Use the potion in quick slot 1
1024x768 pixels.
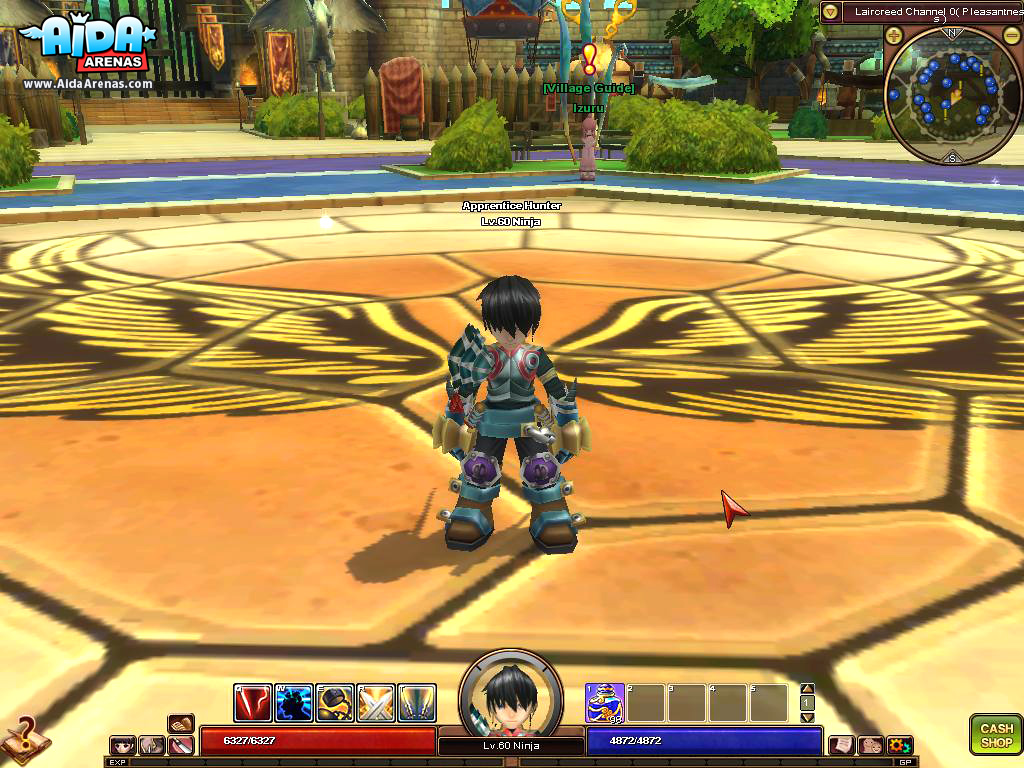point(605,703)
